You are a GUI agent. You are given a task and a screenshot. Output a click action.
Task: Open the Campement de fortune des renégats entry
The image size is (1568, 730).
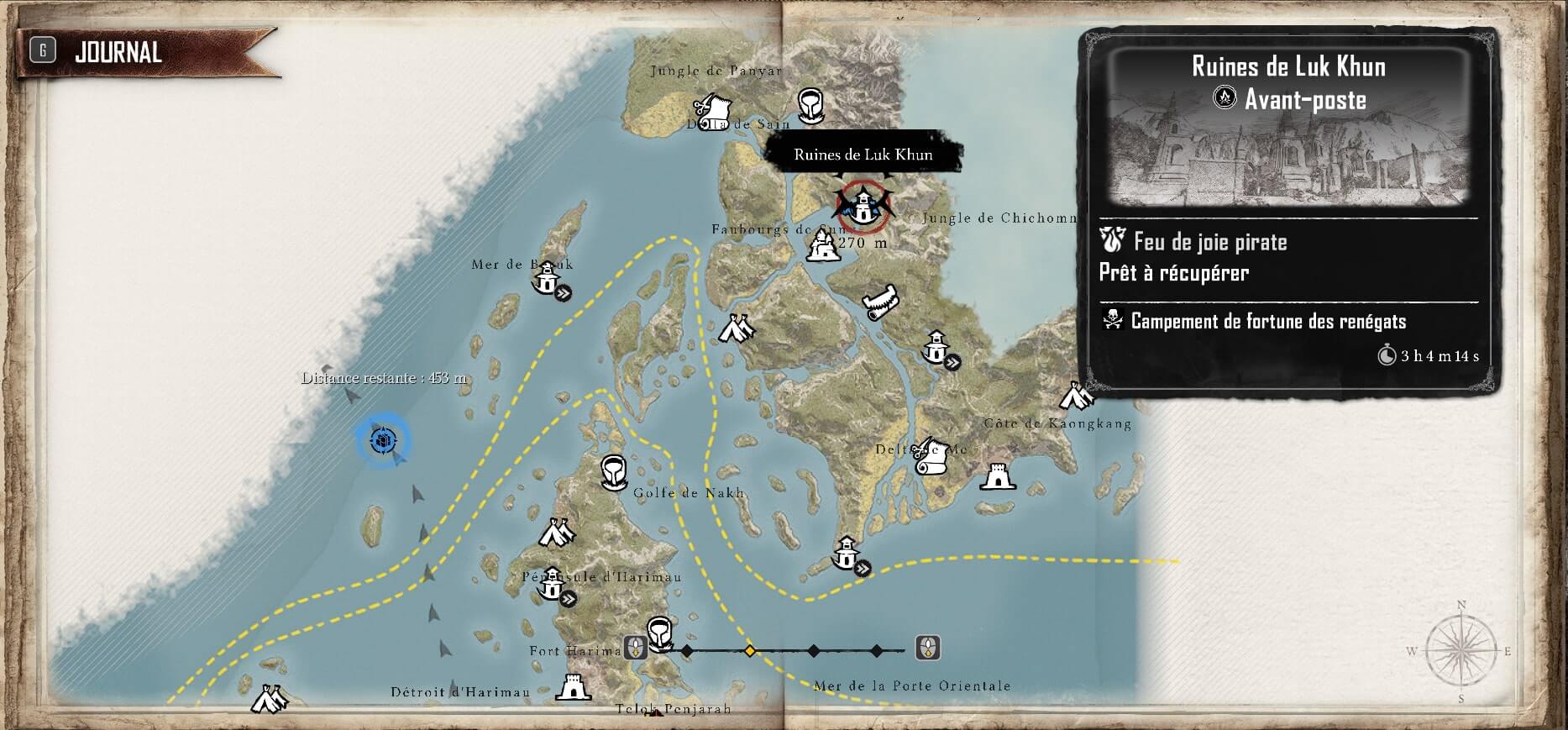(1267, 321)
